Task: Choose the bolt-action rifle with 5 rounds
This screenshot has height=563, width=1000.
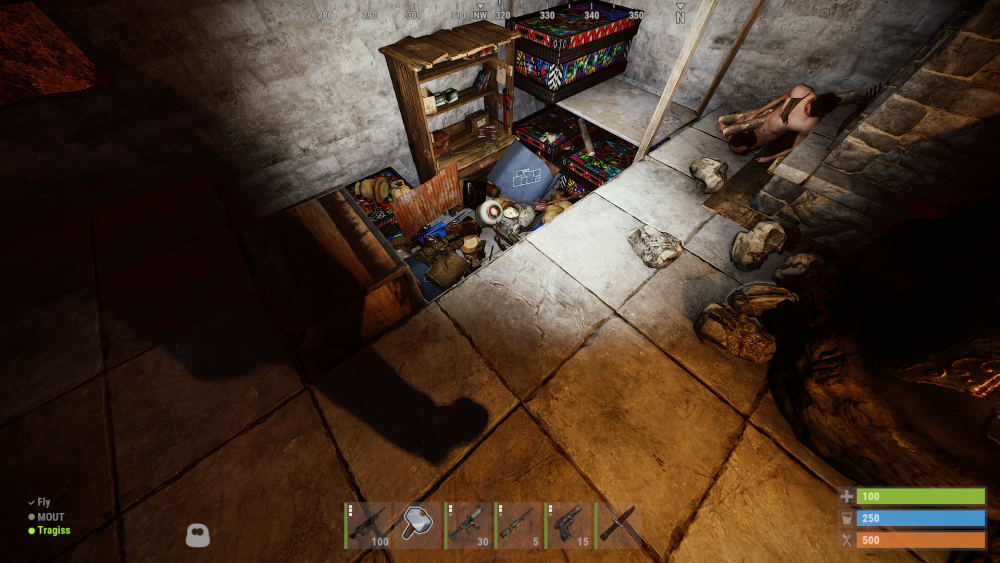Action: [518, 525]
